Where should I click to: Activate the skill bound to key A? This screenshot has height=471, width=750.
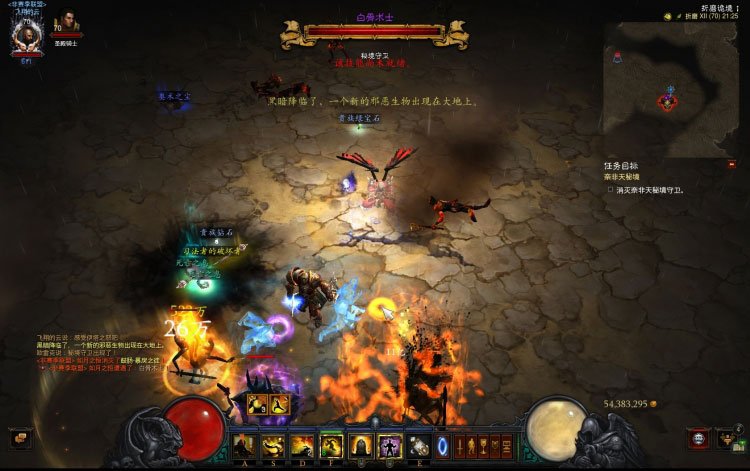[243, 446]
